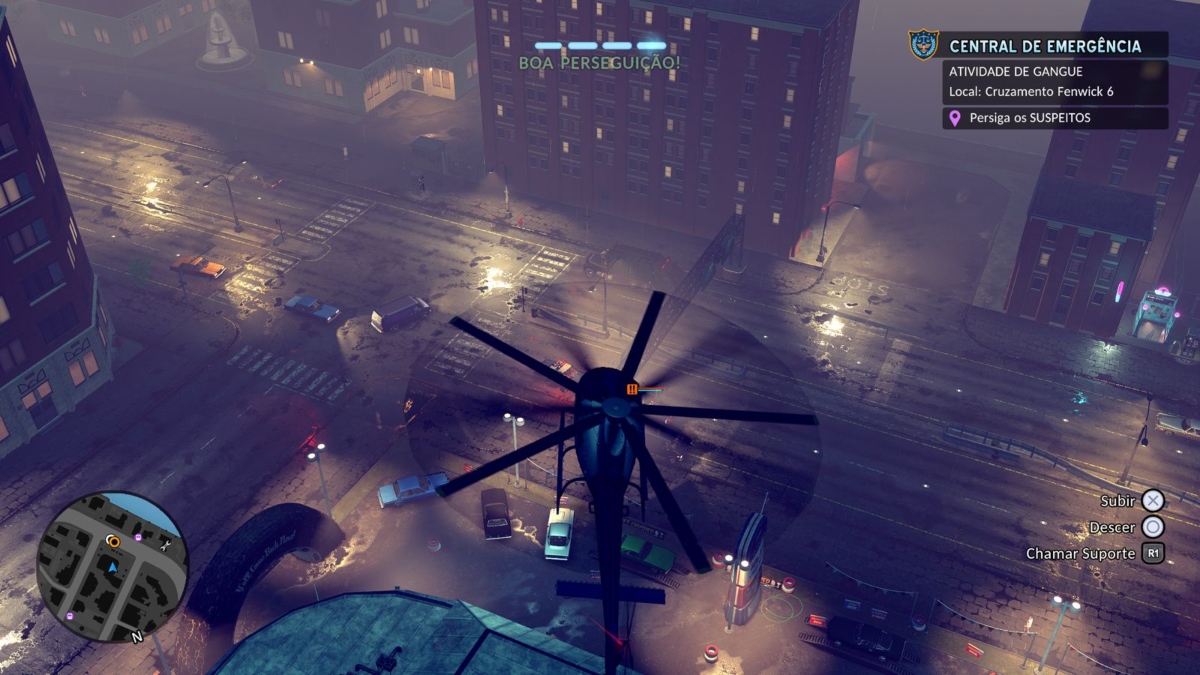1200x675 pixels.
Task: Click the police badge icon
Action: coord(923,45)
